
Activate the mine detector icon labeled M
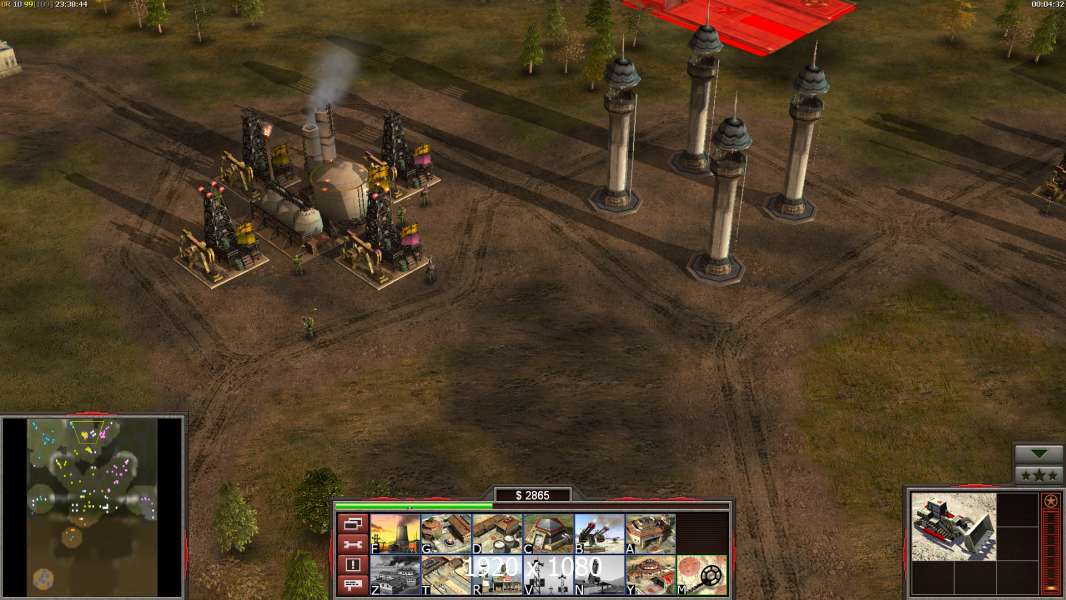[702, 575]
